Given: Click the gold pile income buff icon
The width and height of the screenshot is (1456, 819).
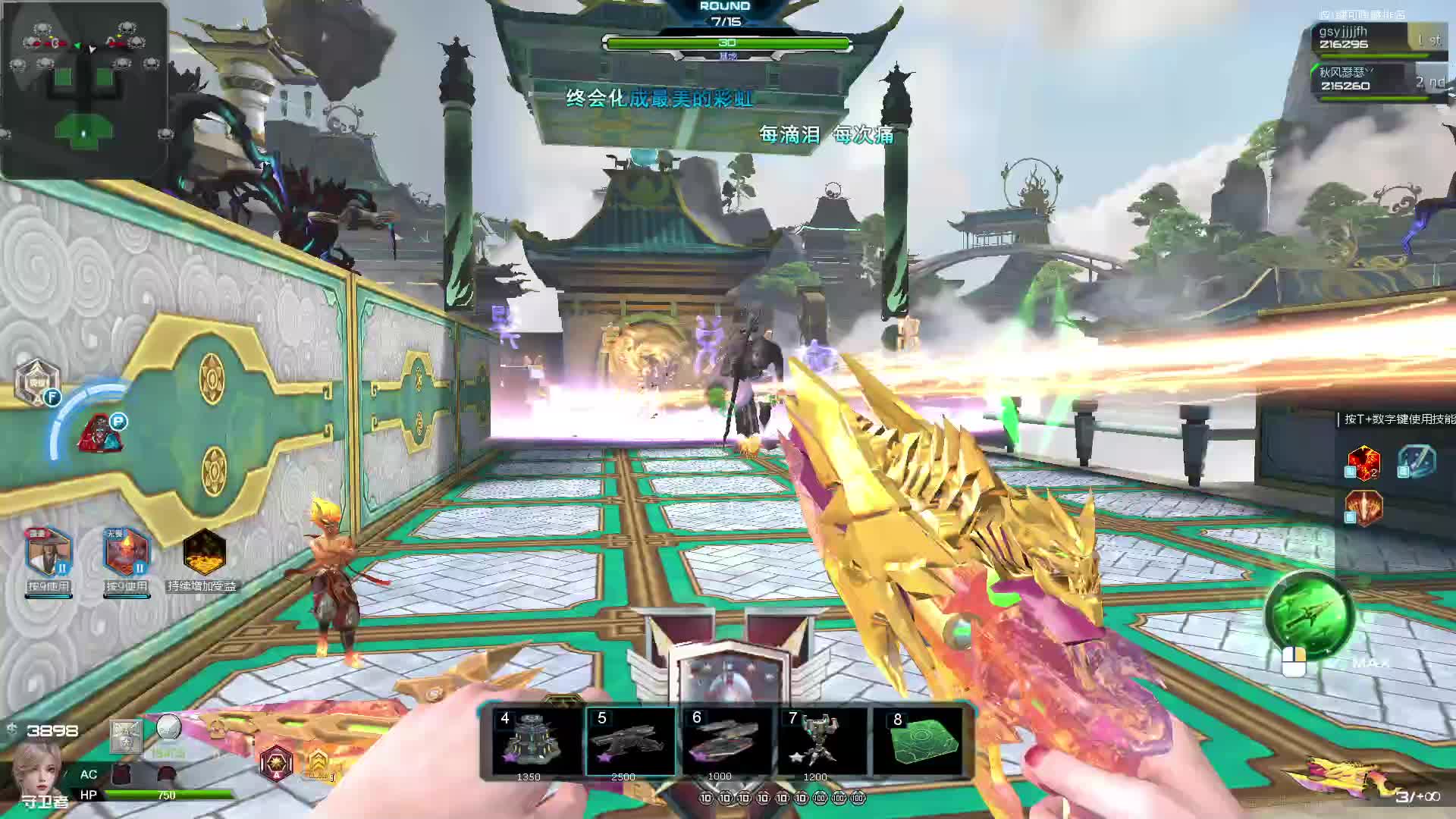Looking at the screenshot, I should (205, 551).
